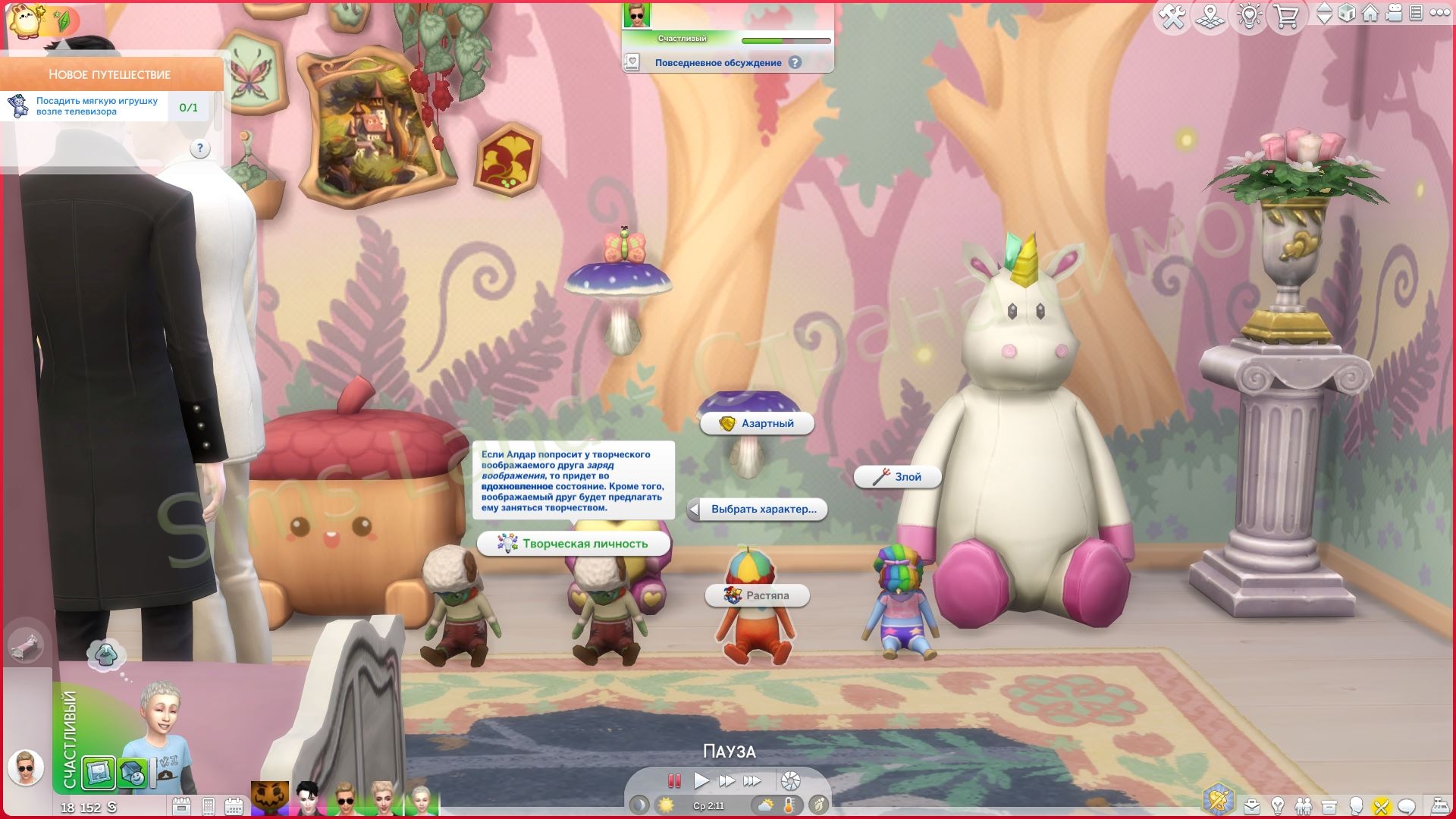Click the help question mark under quest panel
Image resolution: width=1456 pixels, height=819 pixels.
199,149
